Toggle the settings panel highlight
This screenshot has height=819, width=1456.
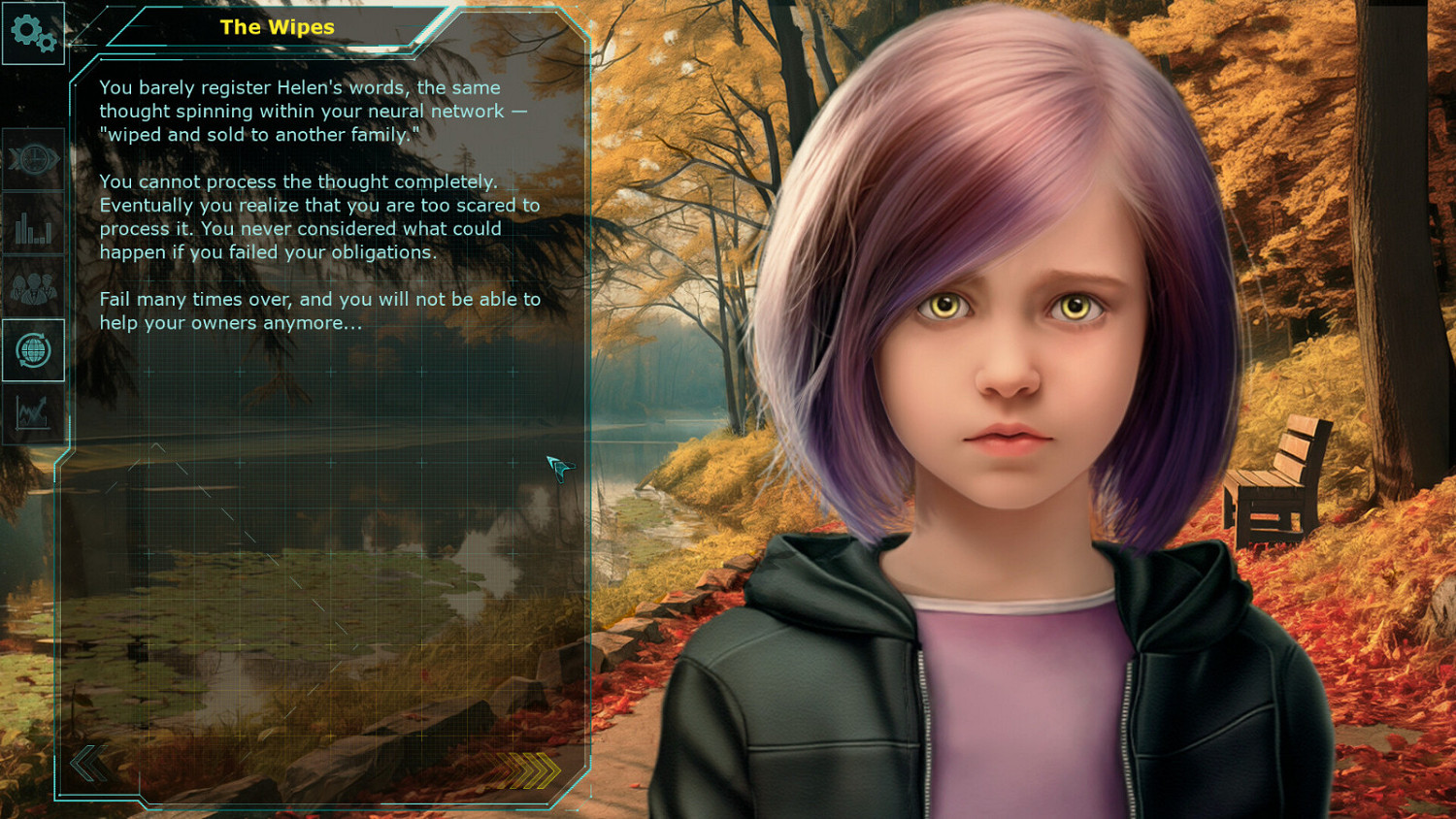coord(34,34)
